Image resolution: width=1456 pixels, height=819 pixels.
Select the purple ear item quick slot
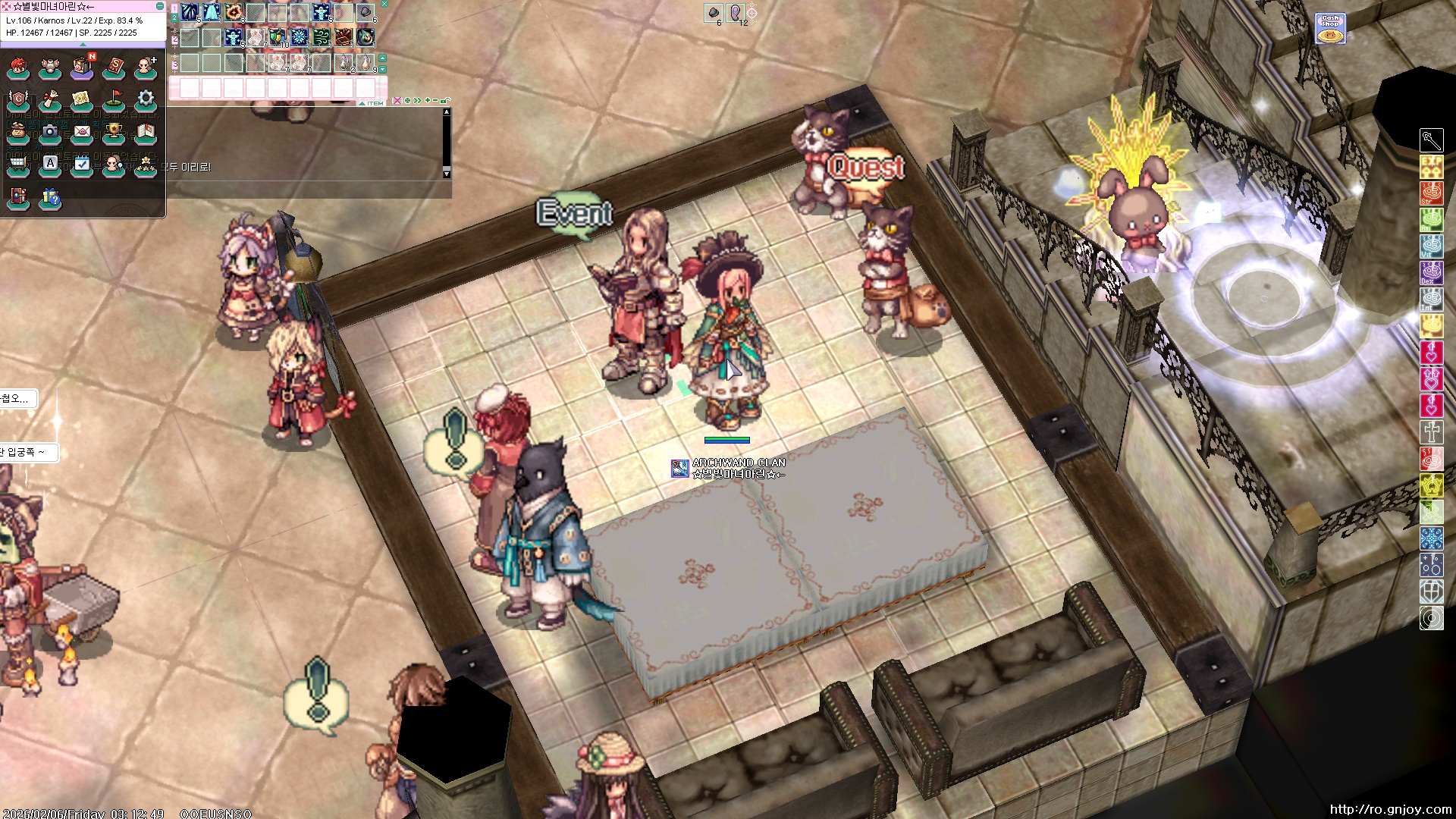click(735, 12)
